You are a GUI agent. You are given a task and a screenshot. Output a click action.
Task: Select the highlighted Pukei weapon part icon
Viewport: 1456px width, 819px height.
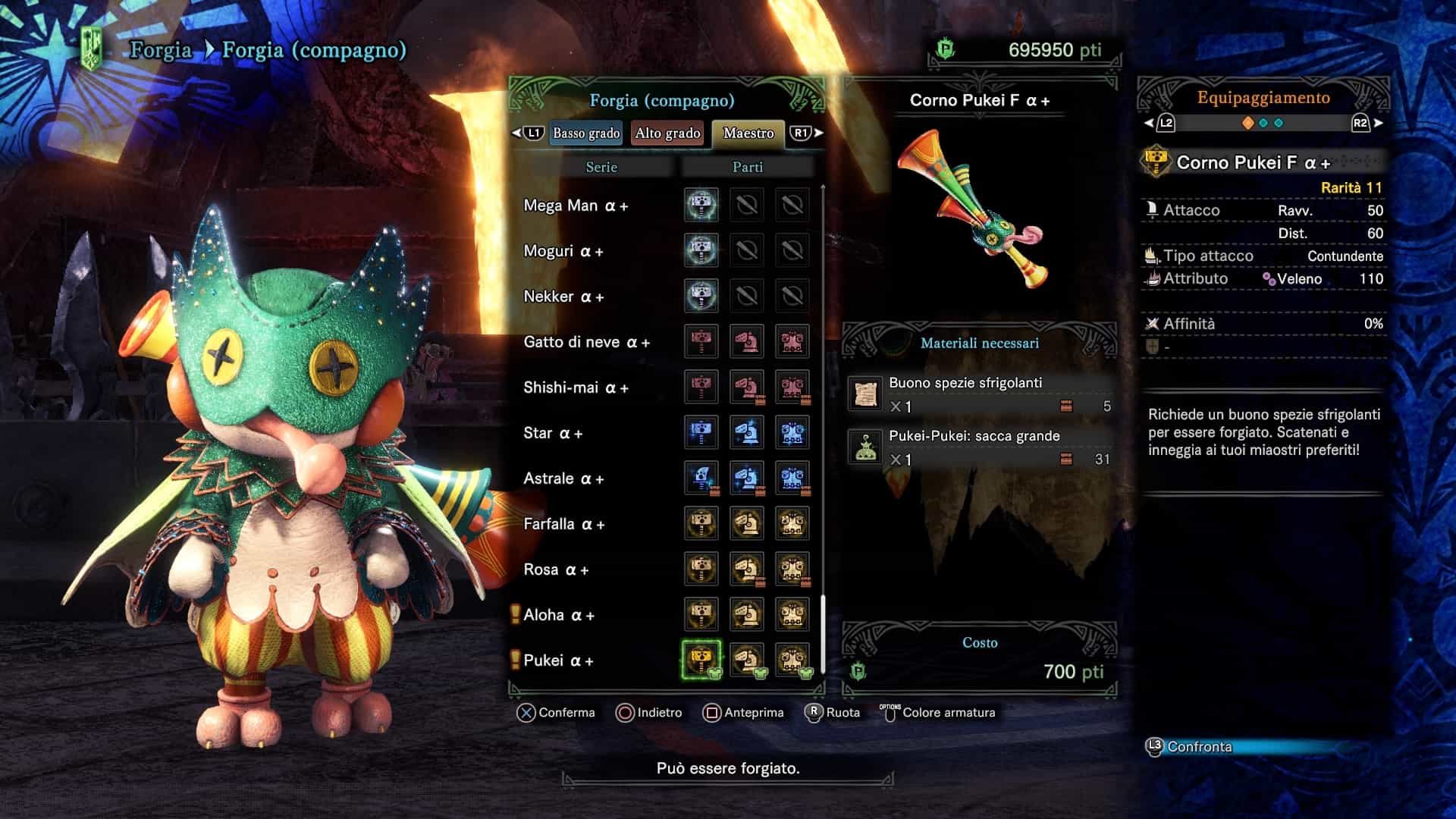coord(701,659)
